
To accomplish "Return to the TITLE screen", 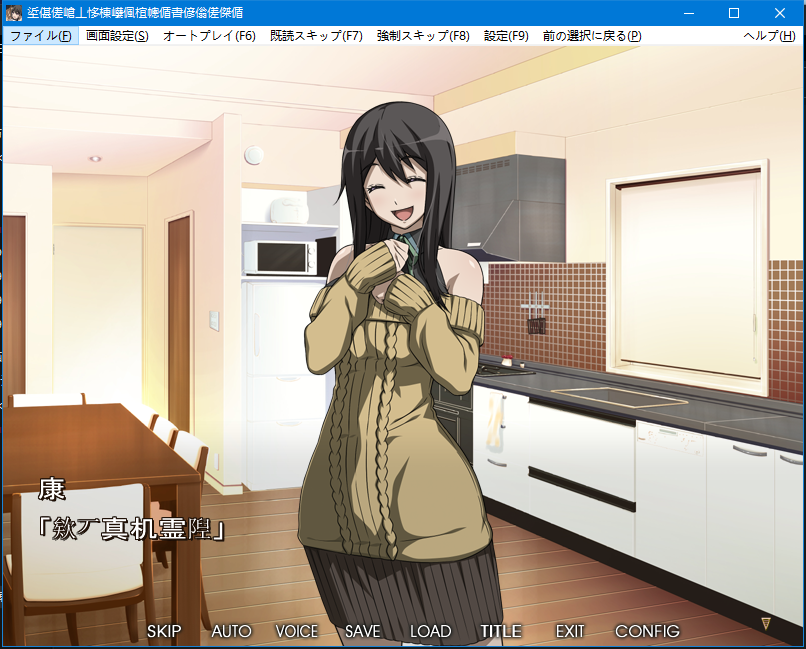I will 501,631.
